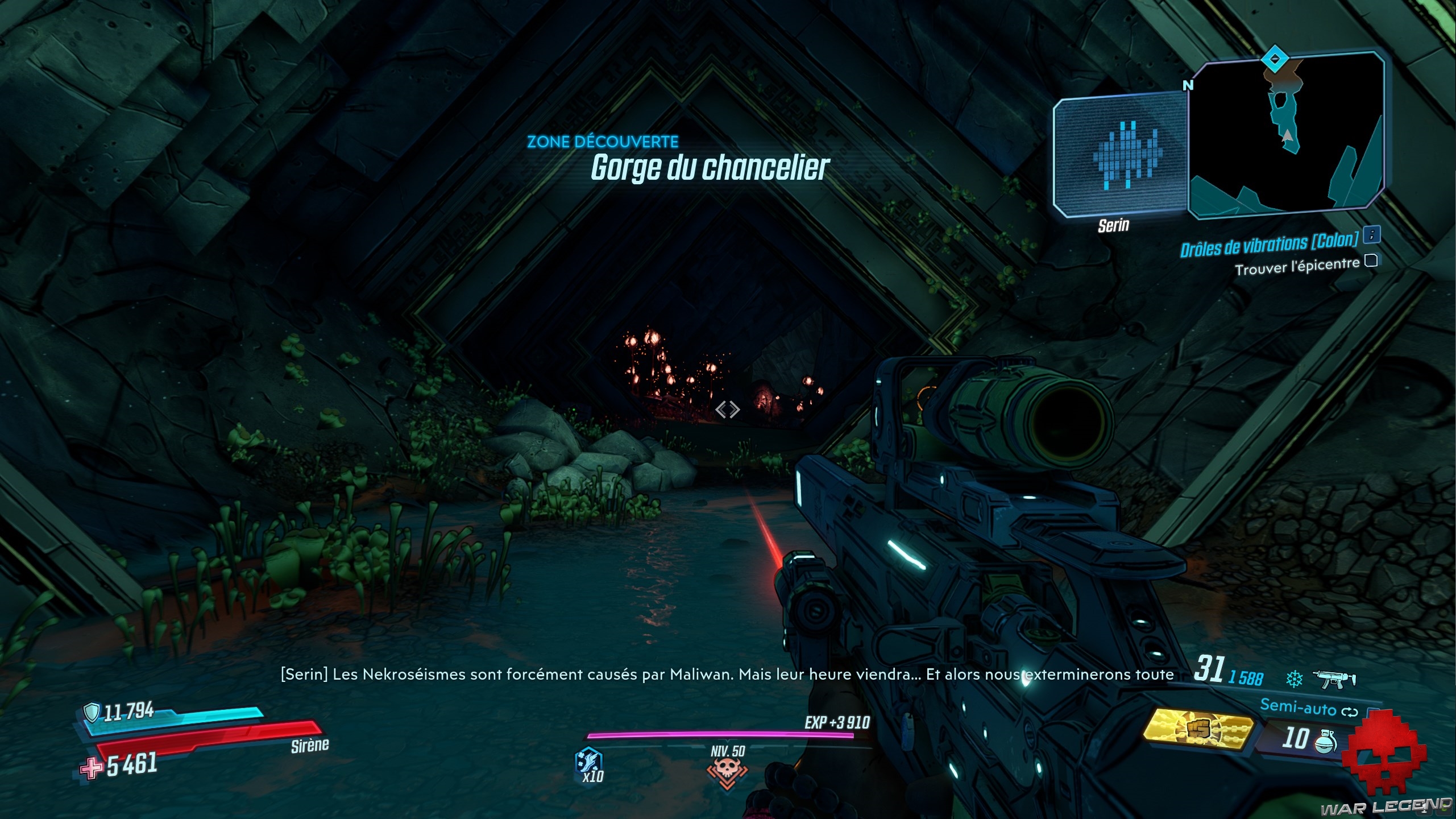Screen dimensions: 1456x819
Task: Click the cryo snowflake element icon
Action: pyautogui.click(x=1294, y=678)
